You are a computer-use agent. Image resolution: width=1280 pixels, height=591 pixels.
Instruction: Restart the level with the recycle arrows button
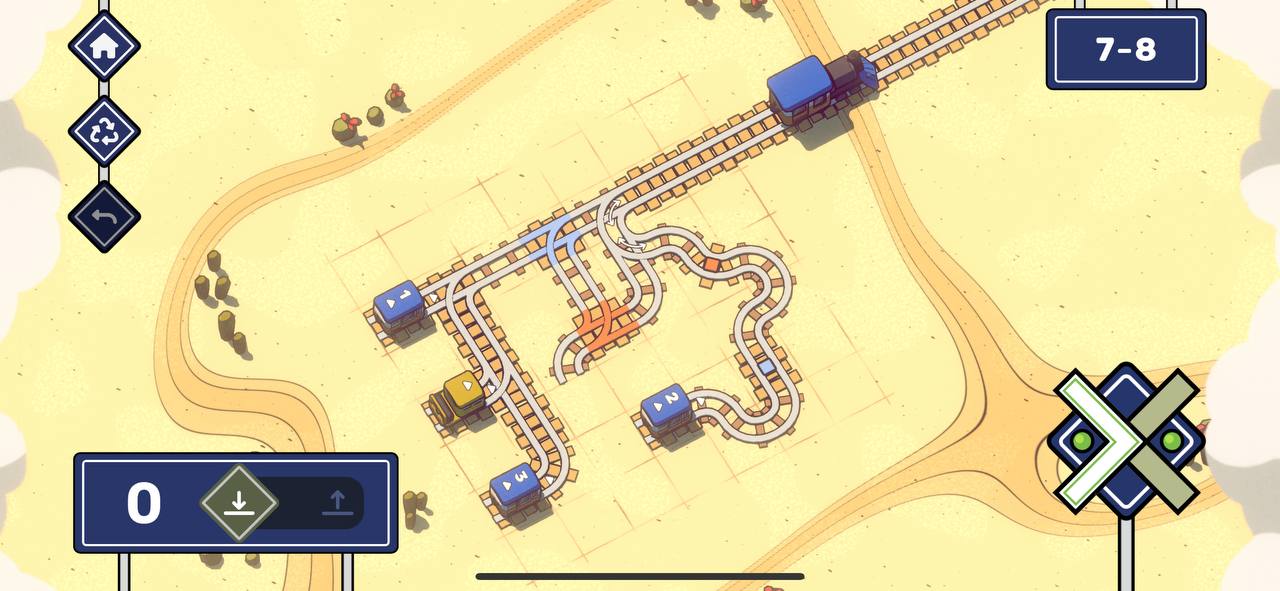coord(104,132)
